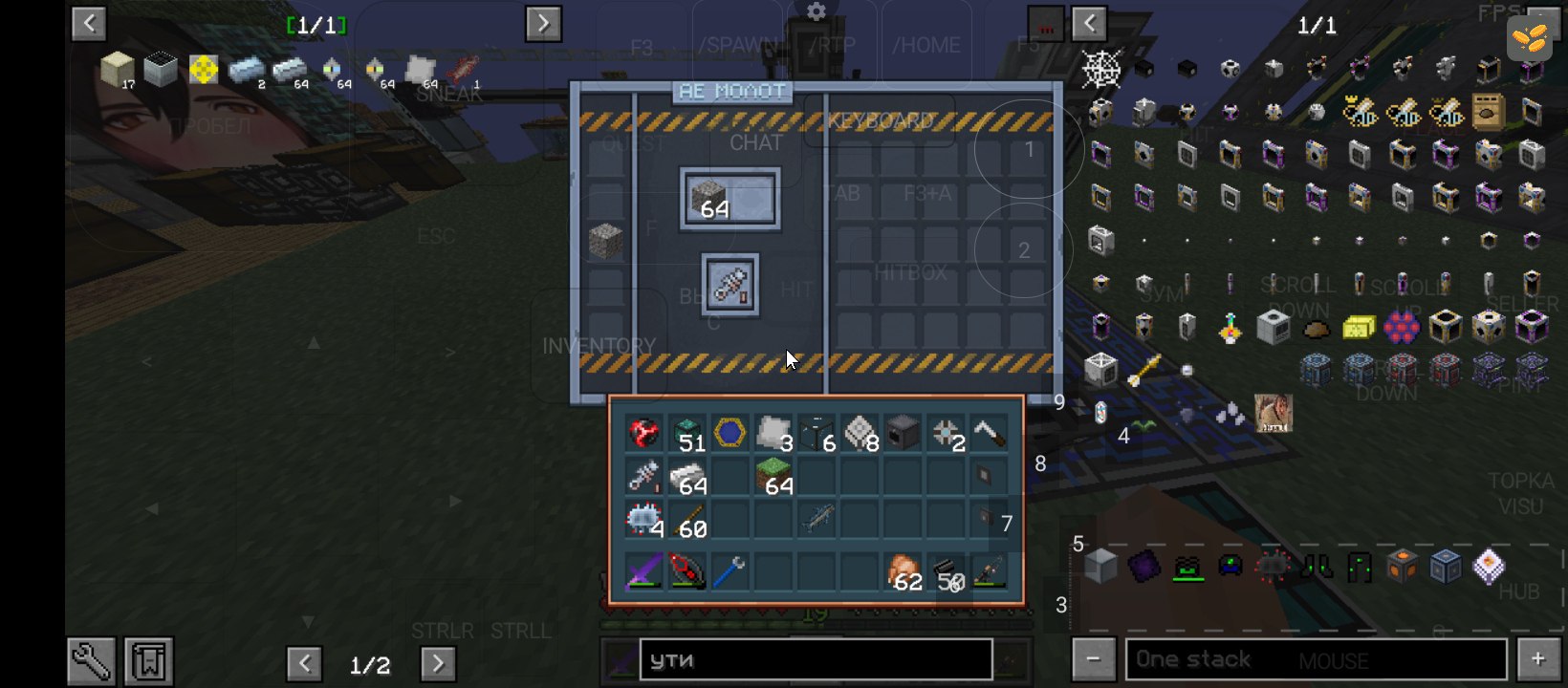Select the 64 gravel stack in the machine input slot
Screen dimensions: 1568x688
click(x=729, y=200)
